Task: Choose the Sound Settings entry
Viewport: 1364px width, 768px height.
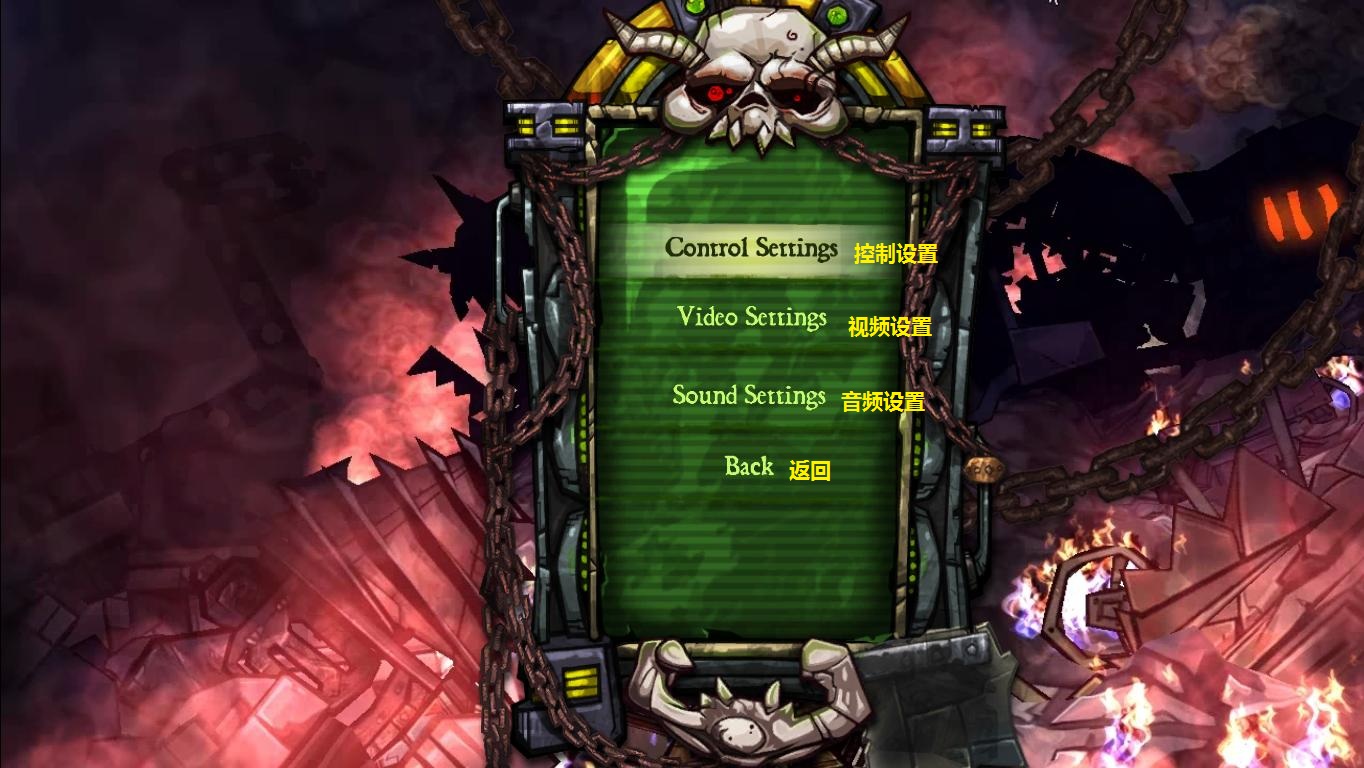Action: click(x=749, y=396)
